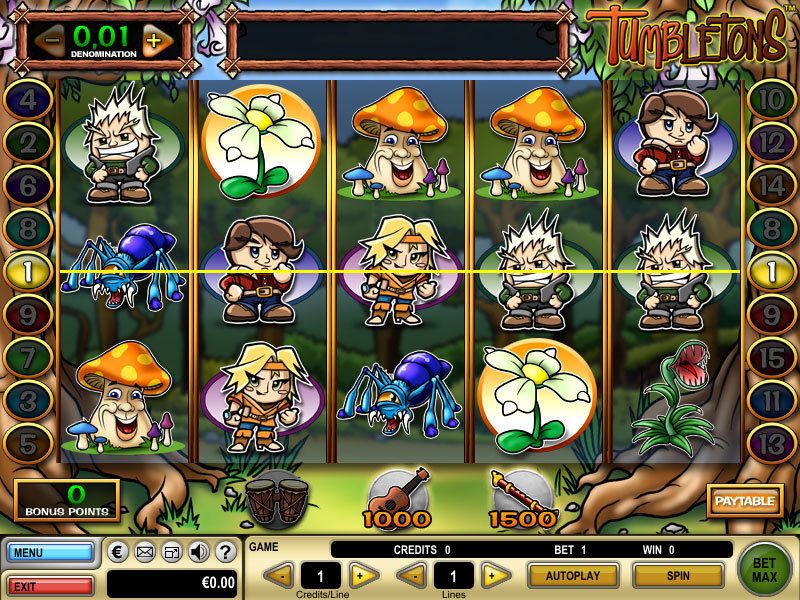This screenshot has width=800, height=600.
Task: Increase the denomination with the plus button
Action: coord(152,41)
